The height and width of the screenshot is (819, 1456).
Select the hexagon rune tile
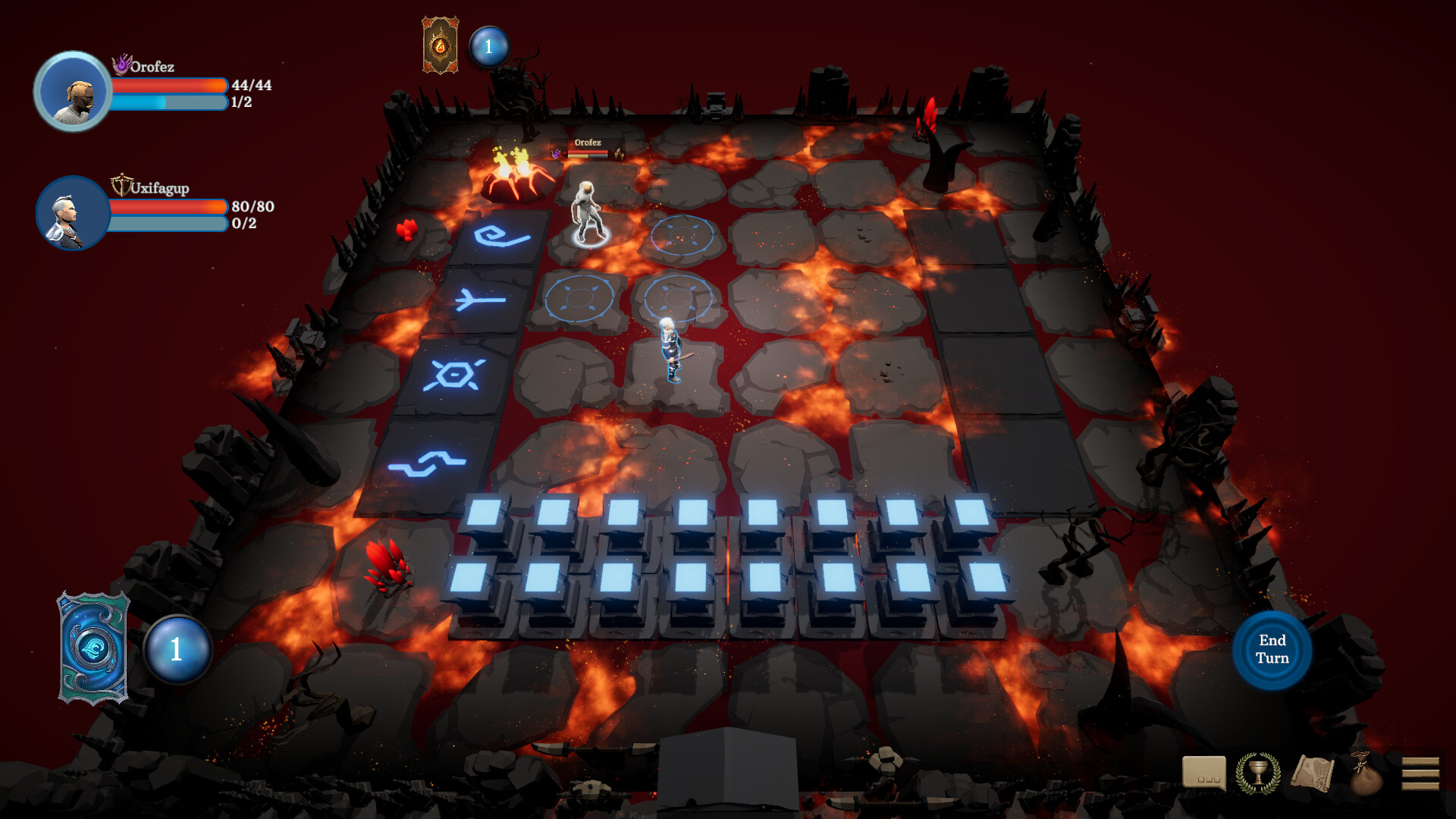click(x=454, y=373)
